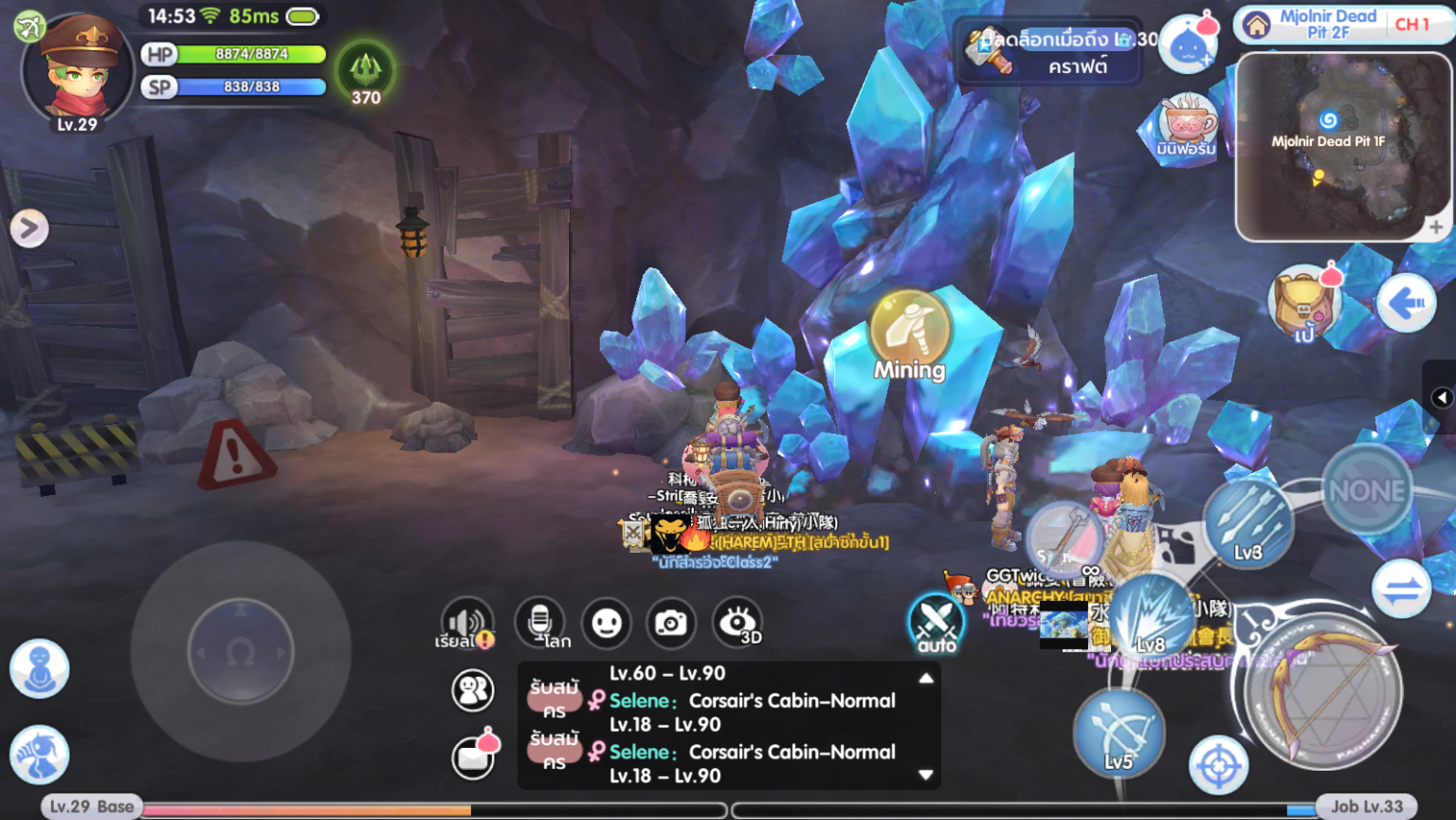Select the NONE skill slot
The image size is (1456, 820).
[x=1367, y=490]
